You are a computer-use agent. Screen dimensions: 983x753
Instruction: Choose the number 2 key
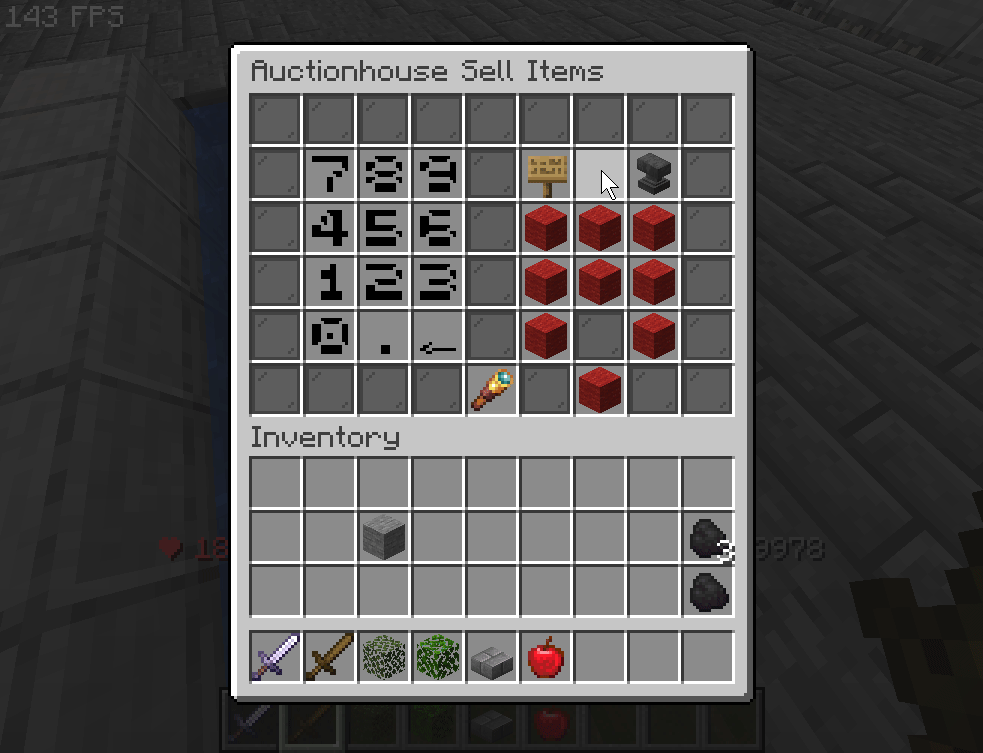[384, 283]
